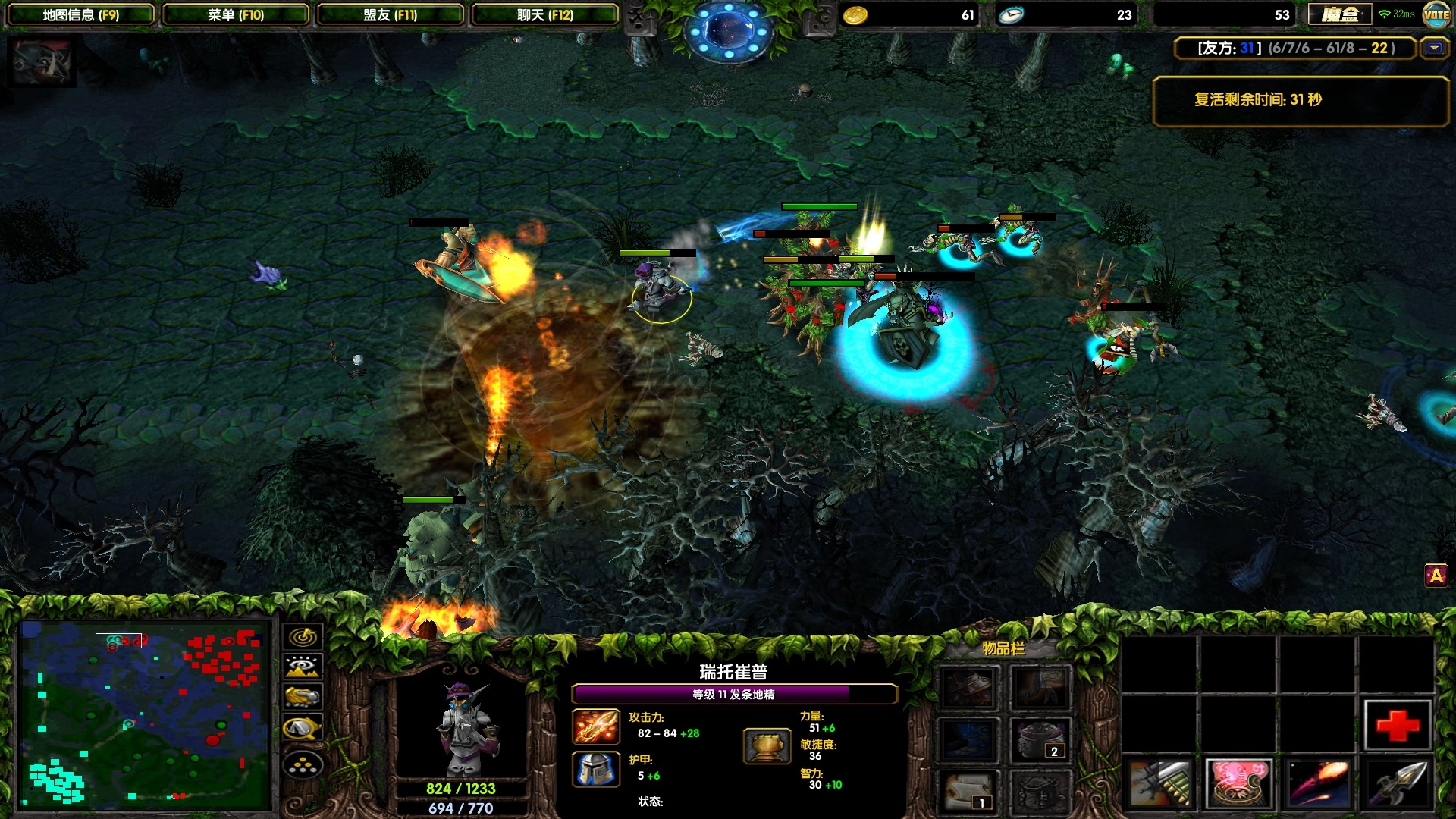Toggle the minimap creep camp display button
This screenshot has width=1456, height=819.
[x=303, y=729]
